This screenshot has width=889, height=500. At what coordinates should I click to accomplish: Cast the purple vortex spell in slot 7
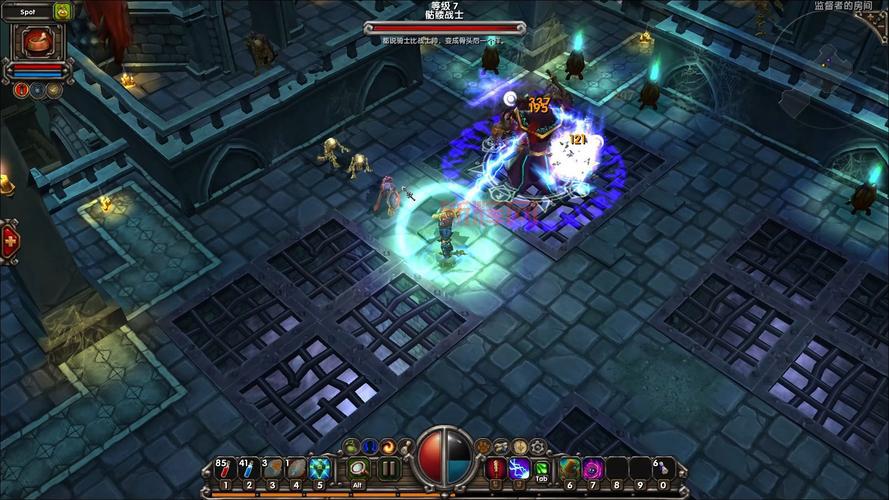593,468
